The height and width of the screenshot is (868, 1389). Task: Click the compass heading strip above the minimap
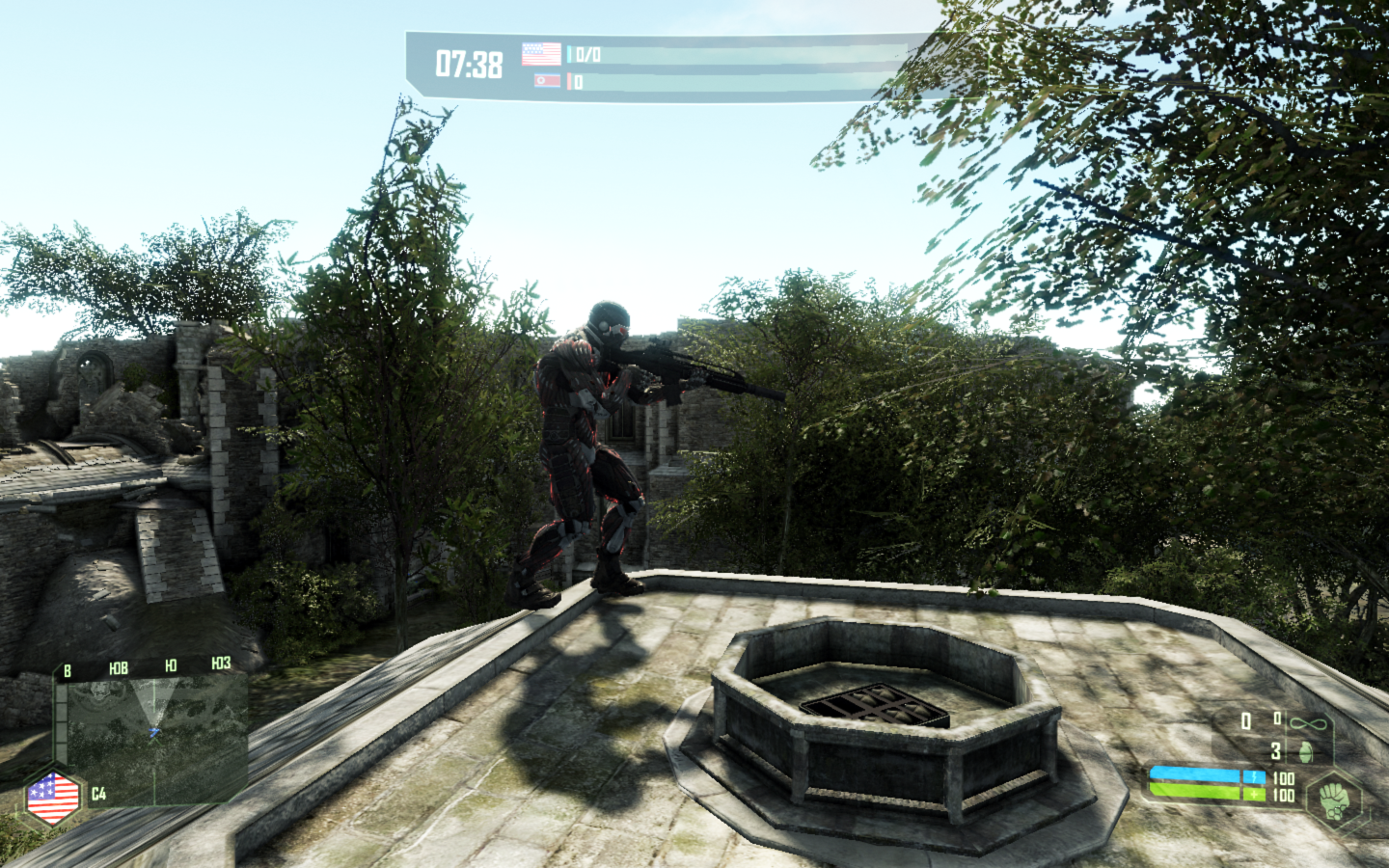pyautogui.click(x=145, y=666)
